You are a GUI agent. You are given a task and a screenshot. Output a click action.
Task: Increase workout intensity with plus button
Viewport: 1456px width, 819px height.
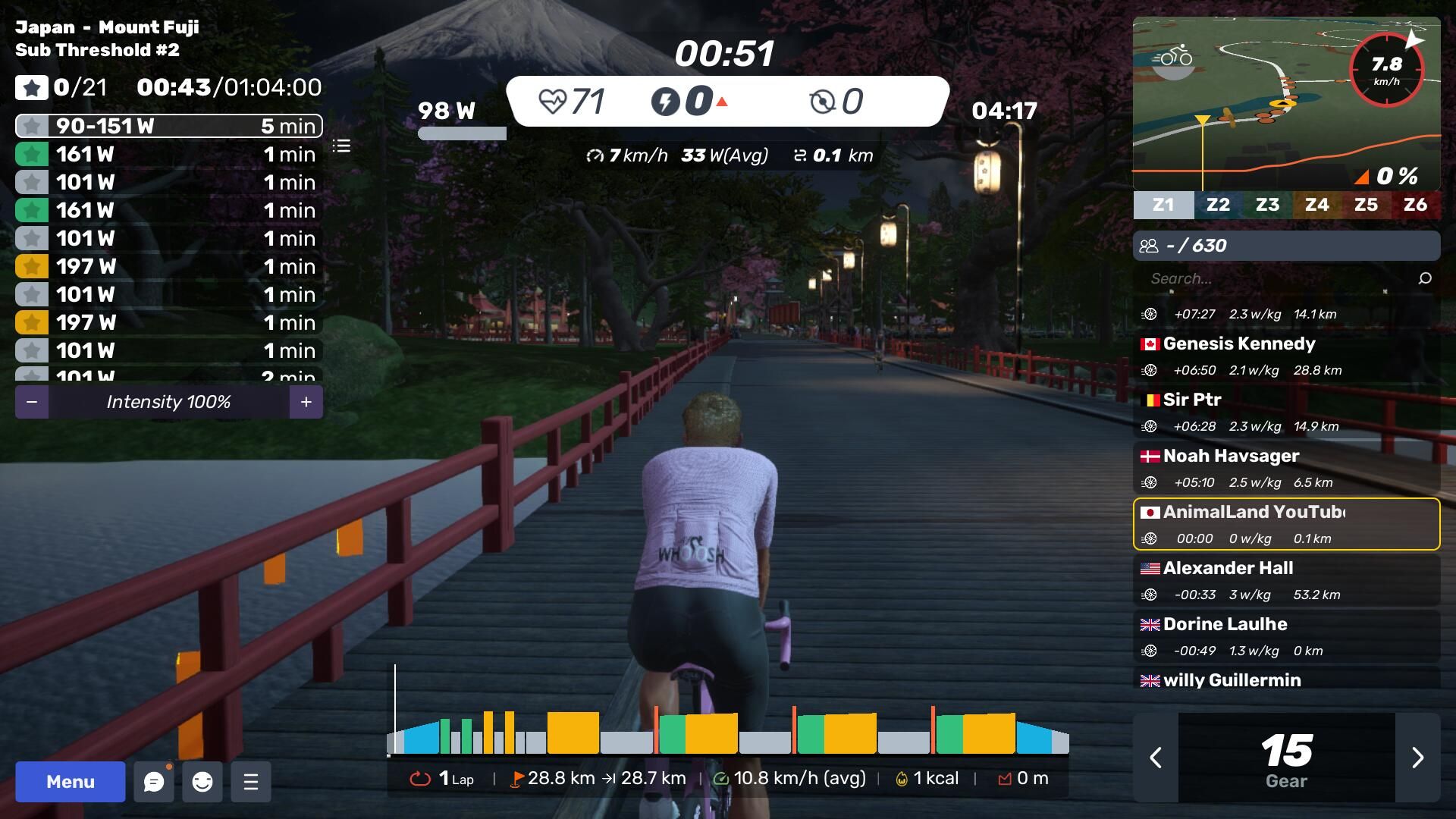[306, 402]
